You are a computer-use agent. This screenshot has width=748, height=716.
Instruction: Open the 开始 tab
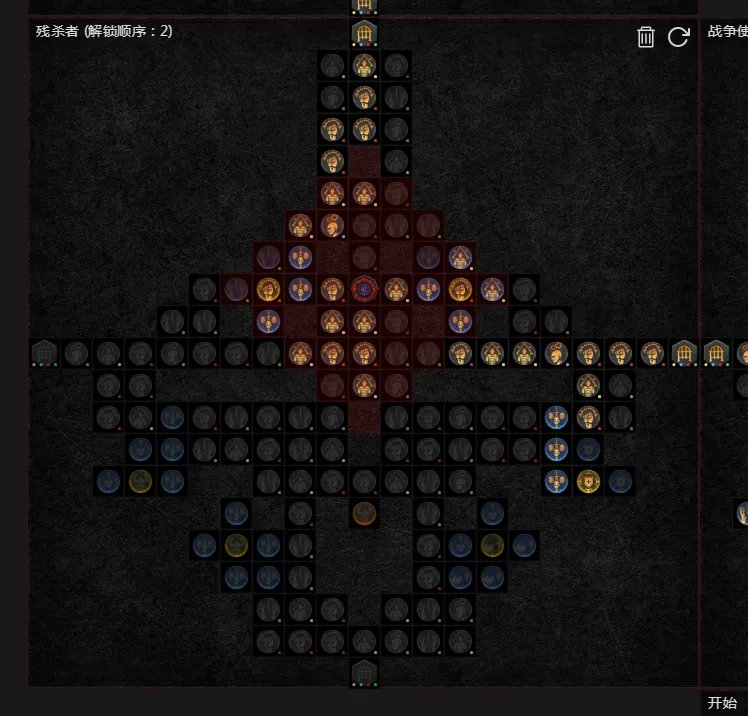[x=722, y=703]
